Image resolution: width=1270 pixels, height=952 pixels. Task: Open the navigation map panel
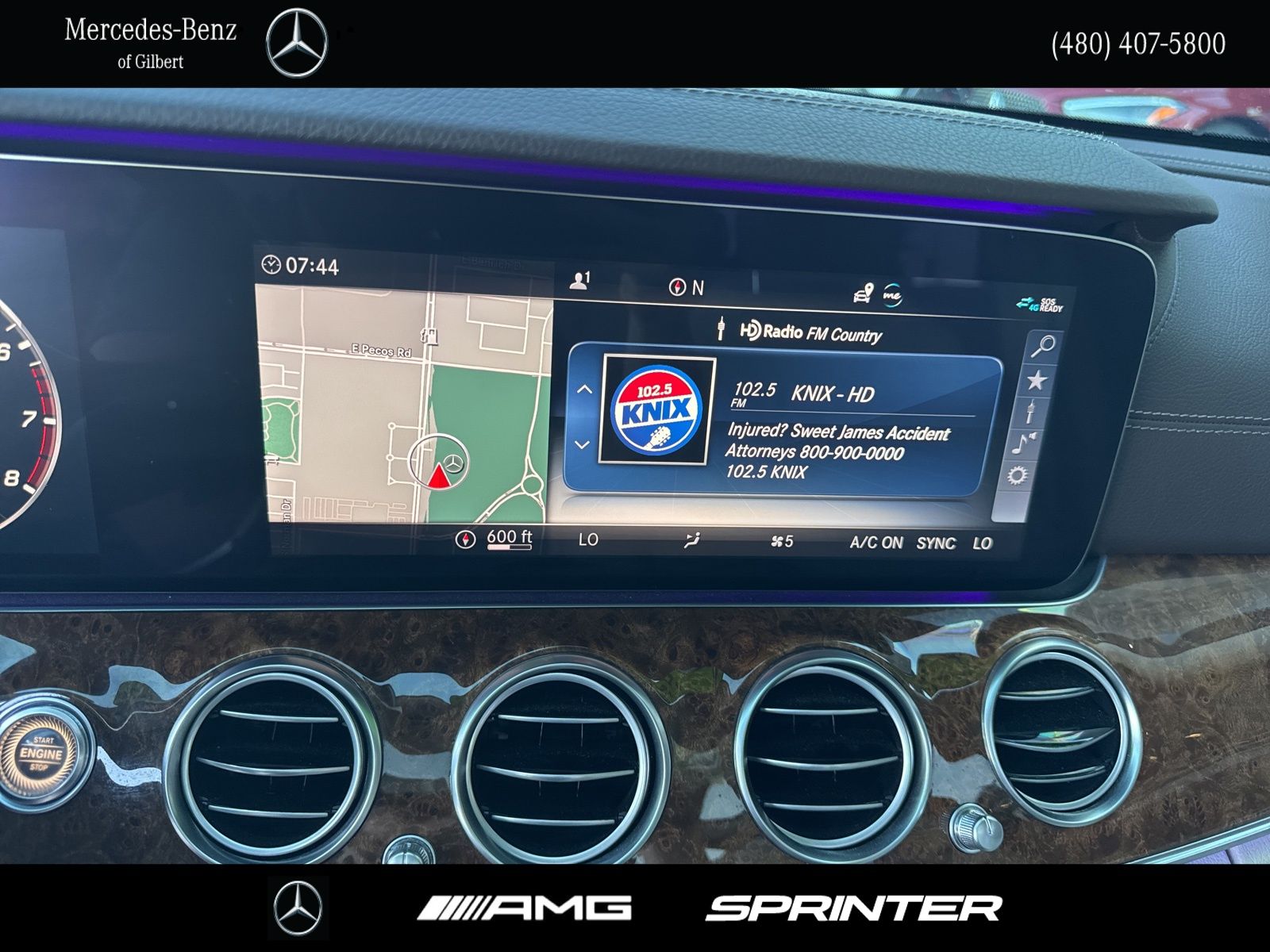point(403,405)
